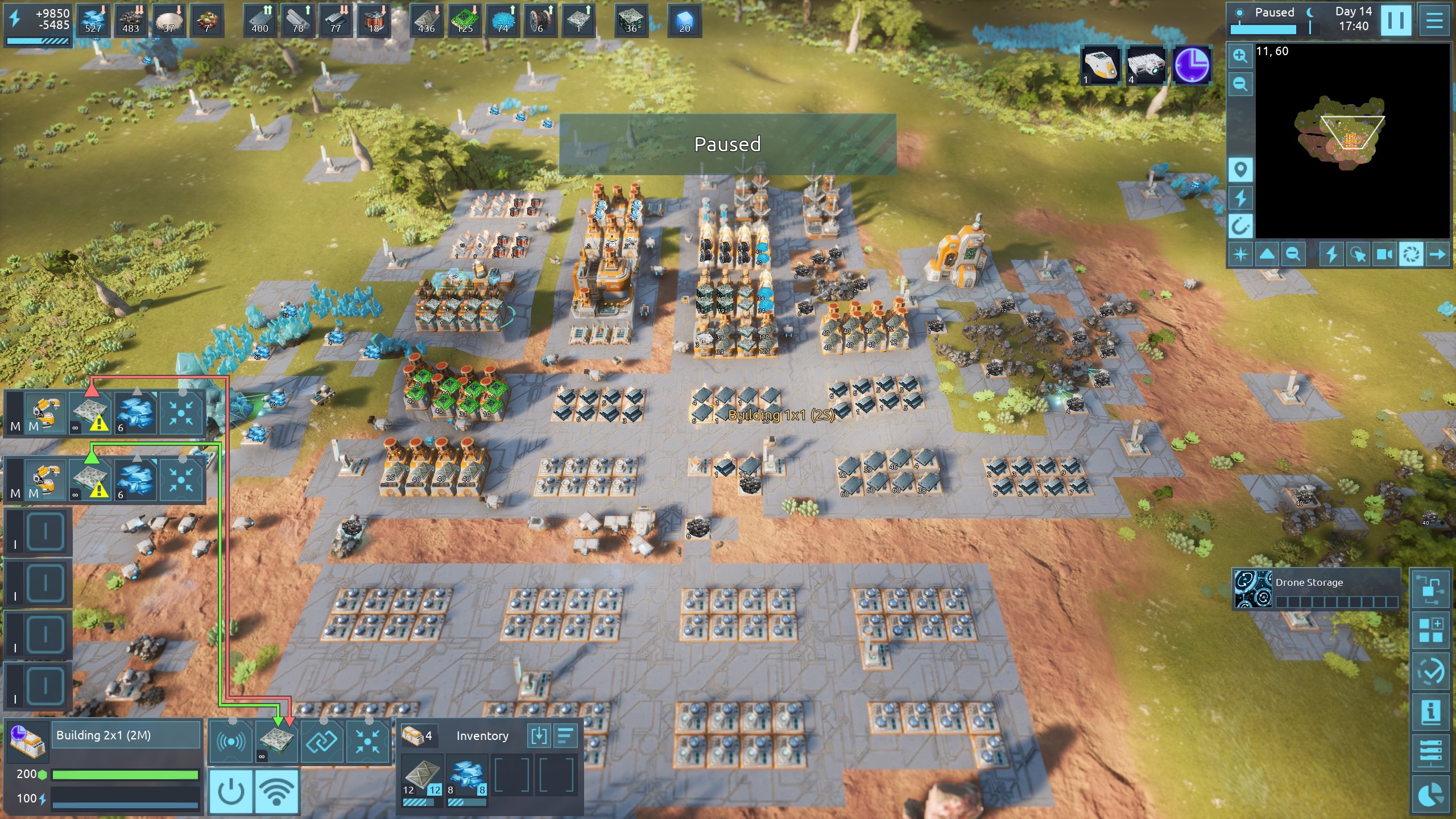The width and height of the screenshot is (1456, 819).
Task: Zoom in on the minimap
Action: click(1240, 56)
